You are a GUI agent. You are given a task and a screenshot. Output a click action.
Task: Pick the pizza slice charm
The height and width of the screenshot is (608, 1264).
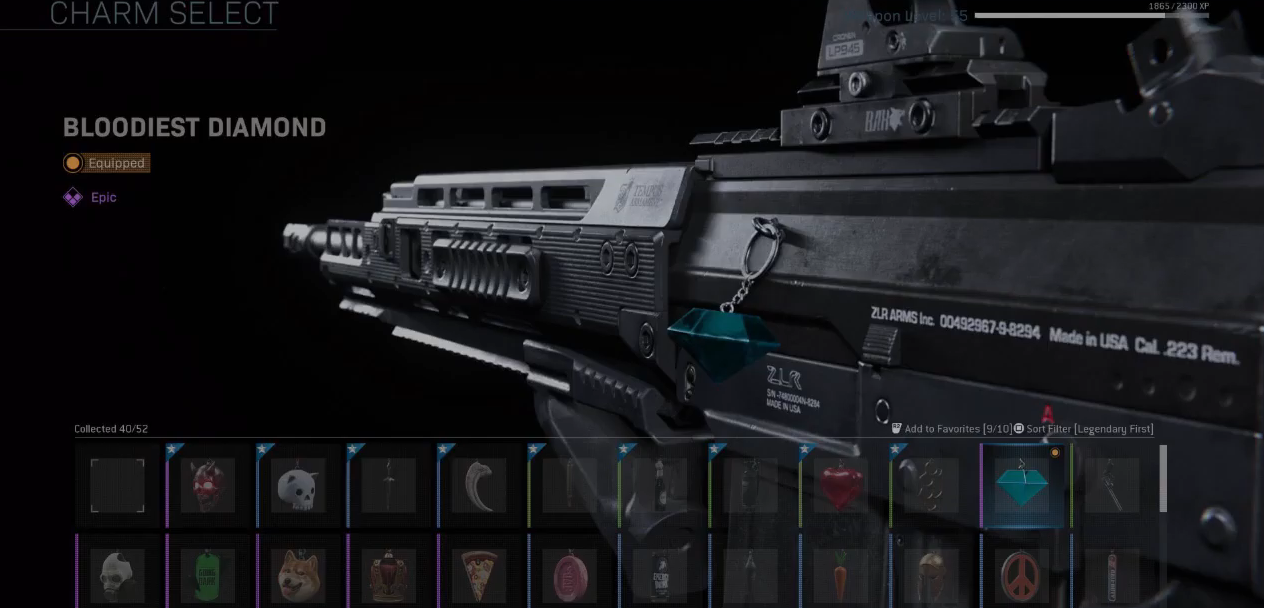479,575
